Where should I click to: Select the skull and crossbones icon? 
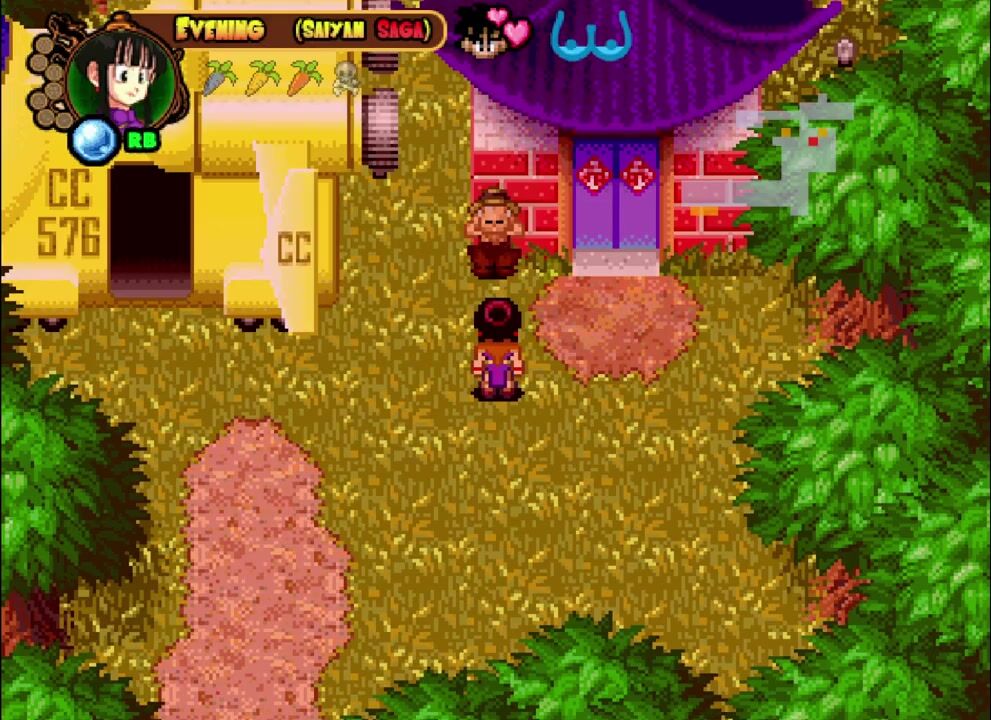pyautogui.click(x=346, y=76)
